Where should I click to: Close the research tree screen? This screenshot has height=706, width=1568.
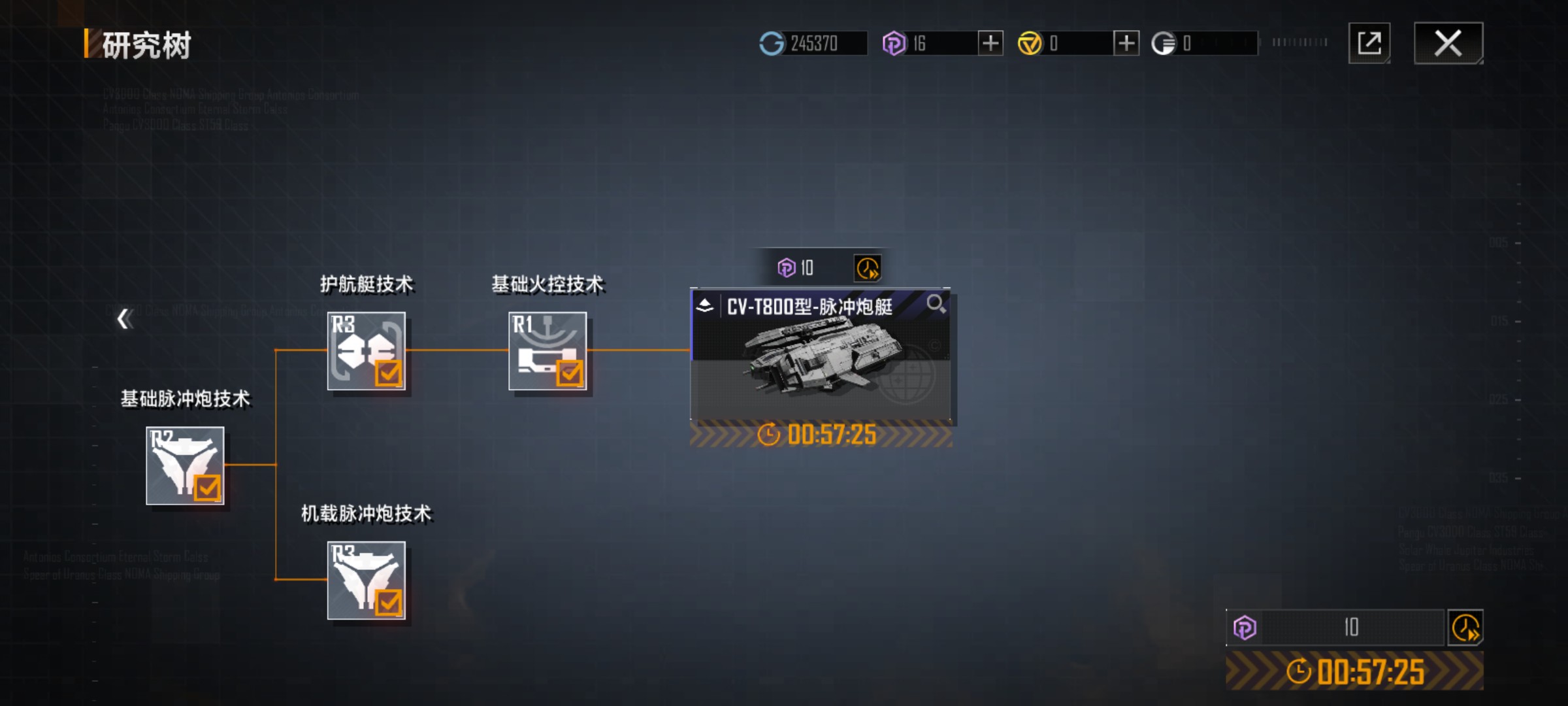click(1448, 44)
